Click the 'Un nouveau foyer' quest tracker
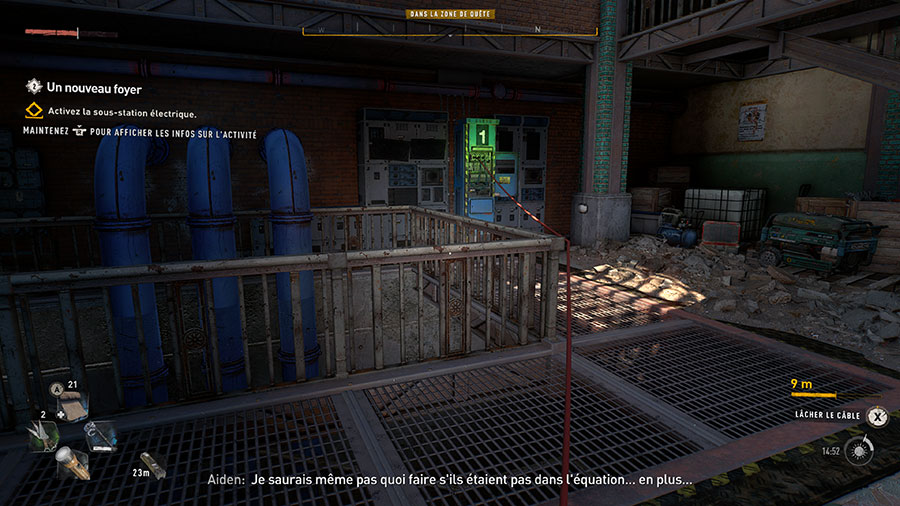Image resolution: width=900 pixels, height=506 pixels. pos(84,88)
